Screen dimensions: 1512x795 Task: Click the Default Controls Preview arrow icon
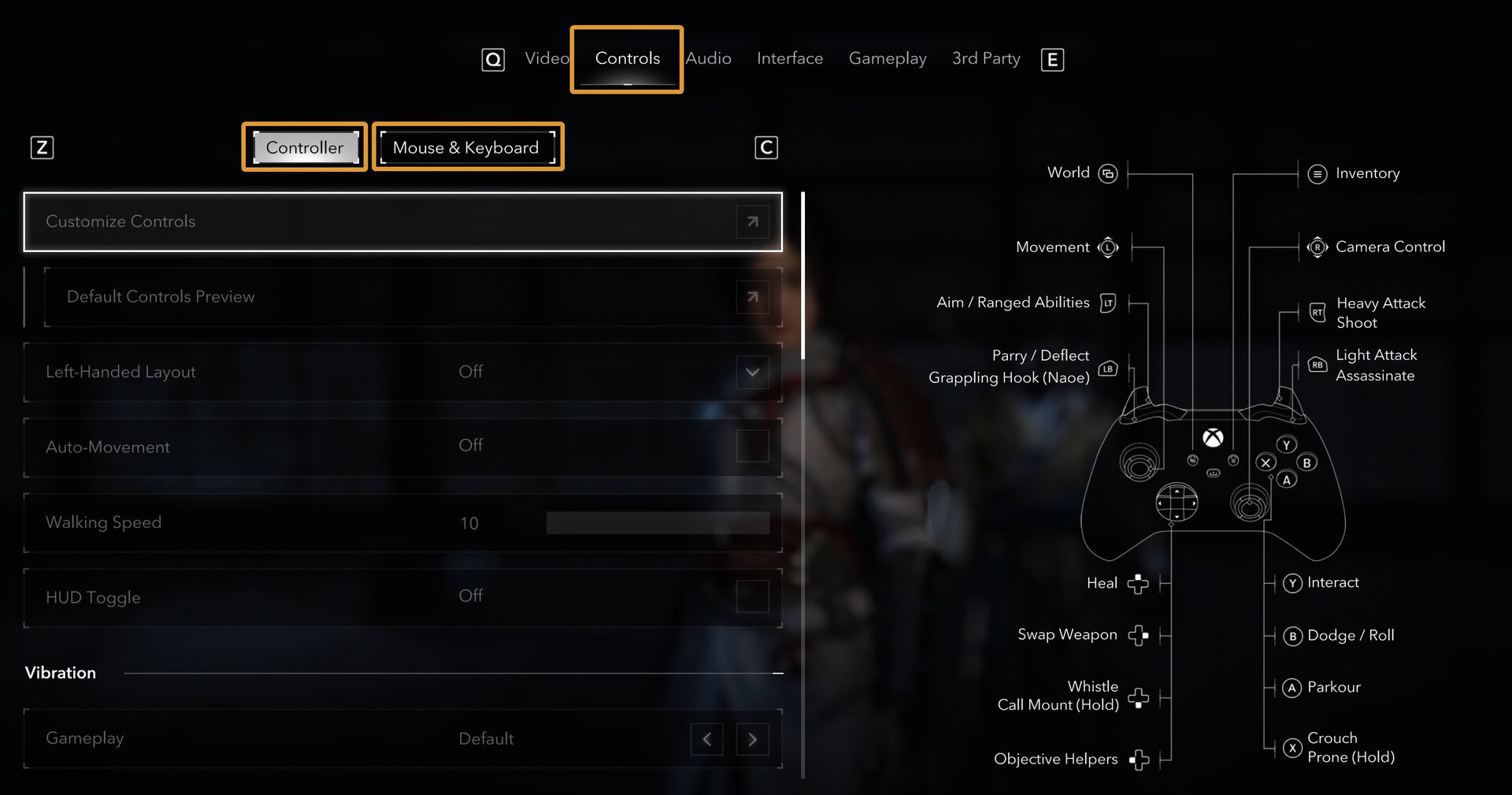click(x=752, y=297)
